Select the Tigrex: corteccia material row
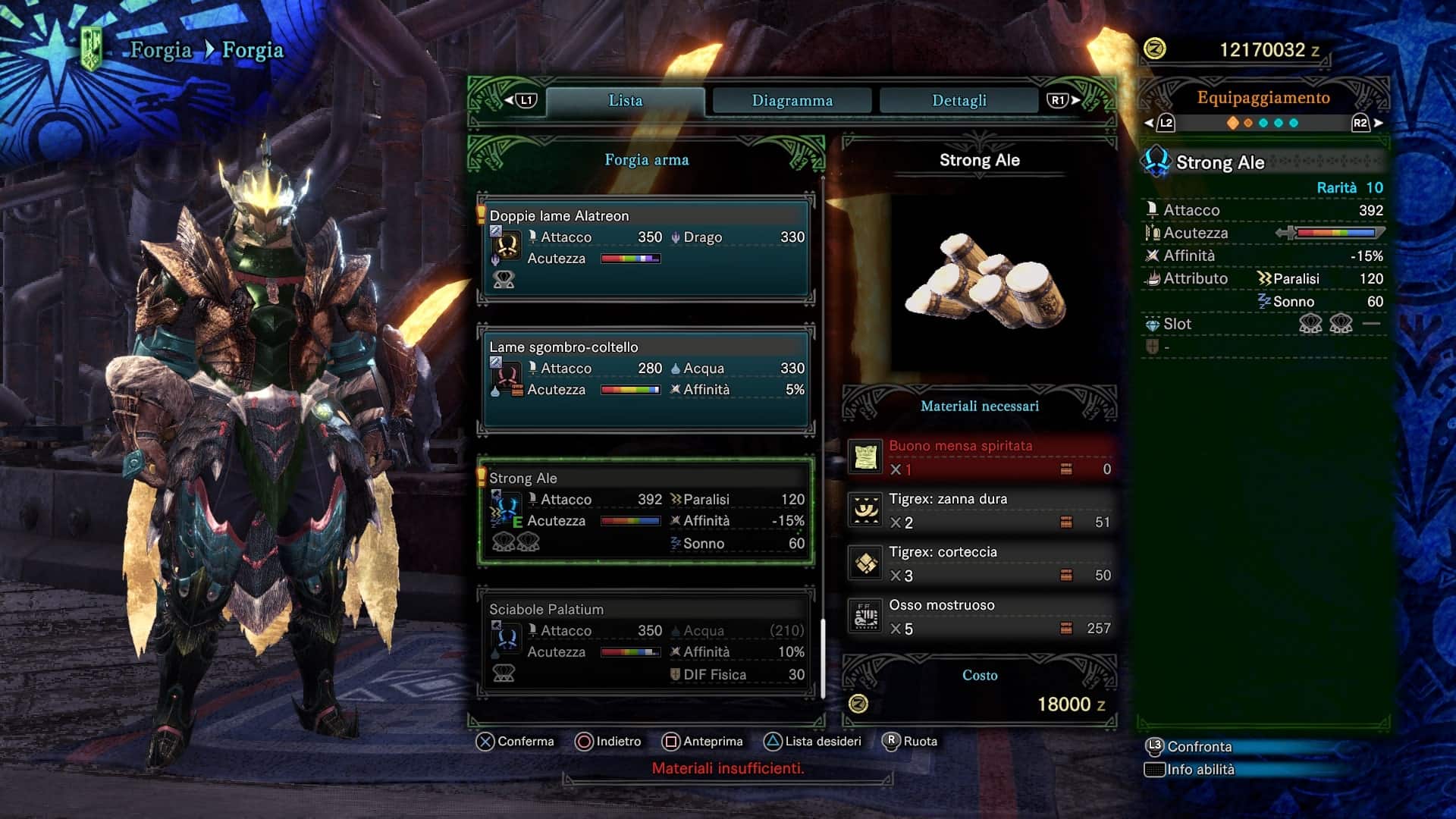This screenshot has height=819, width=1456. pos(980,563)
